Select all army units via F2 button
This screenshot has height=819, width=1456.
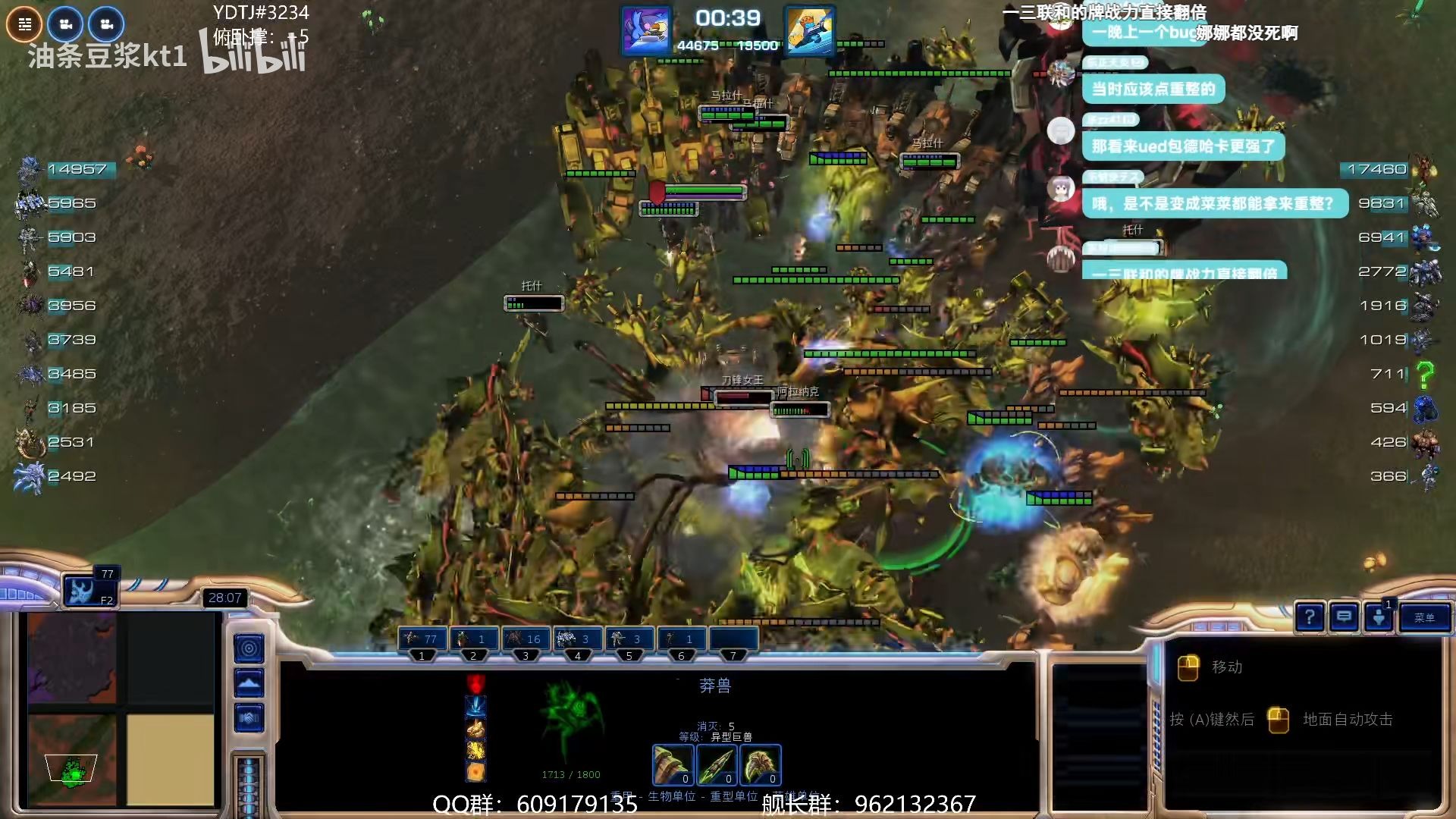click(89, 591)
